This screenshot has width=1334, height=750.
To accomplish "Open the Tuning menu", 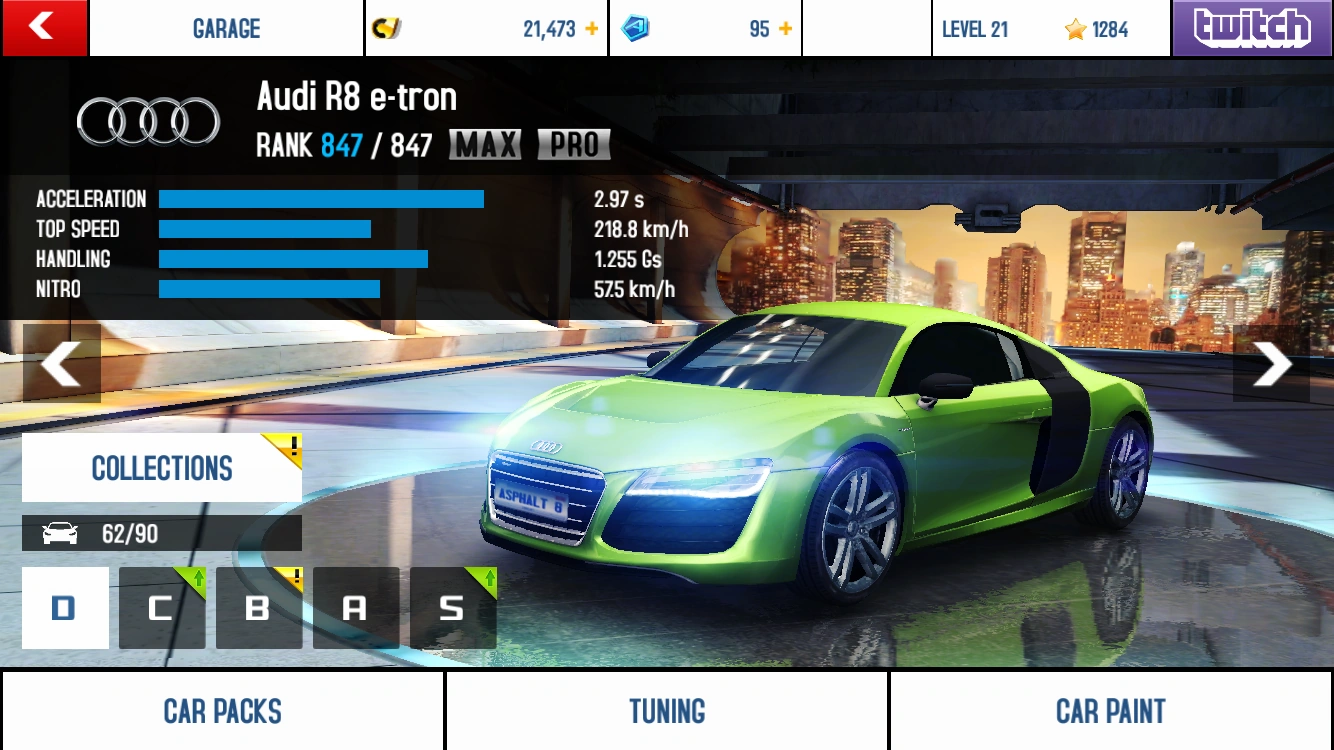I will [x=667, y=711].
